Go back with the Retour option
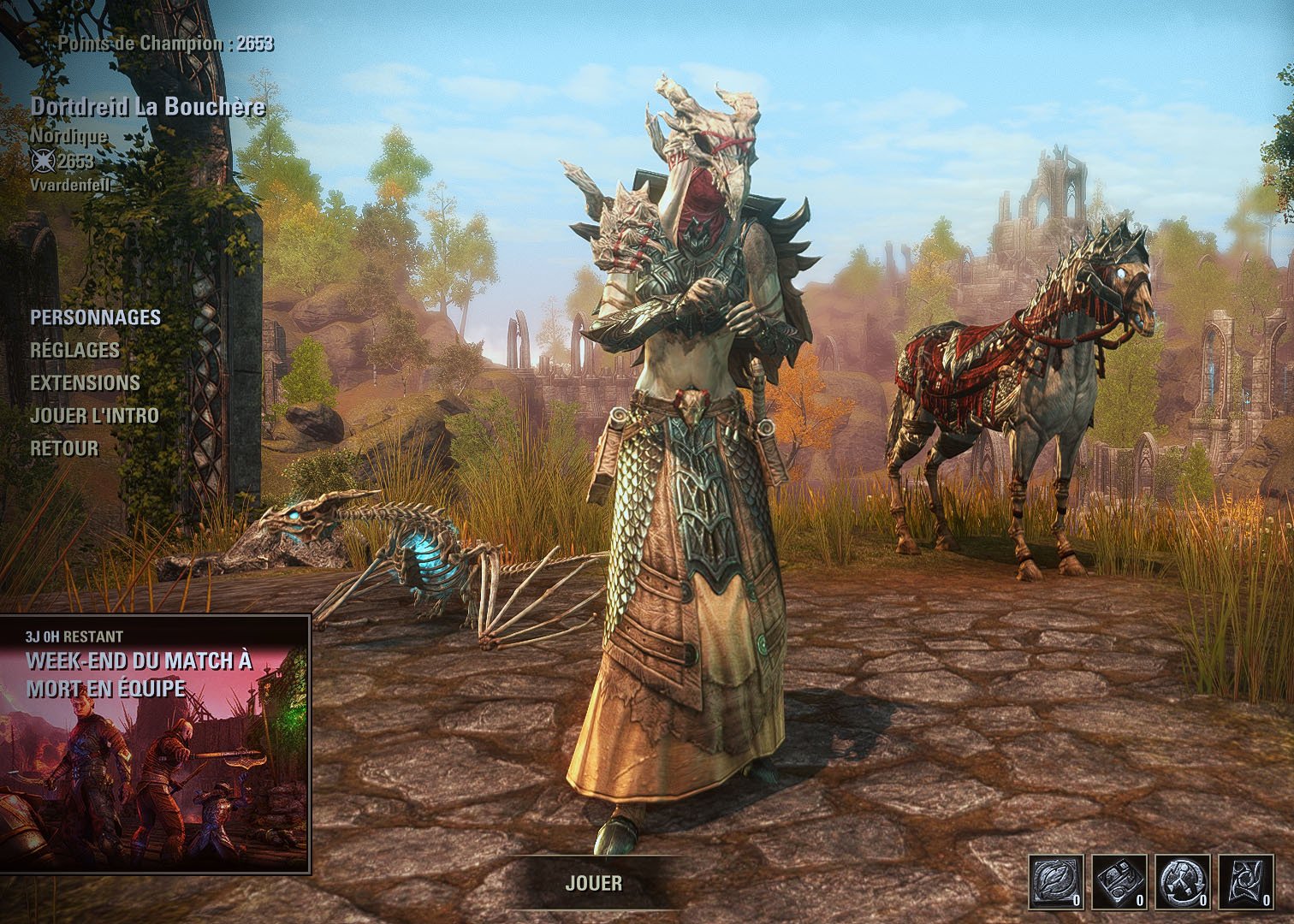The image size is (1294, 924). coord(64,448)
